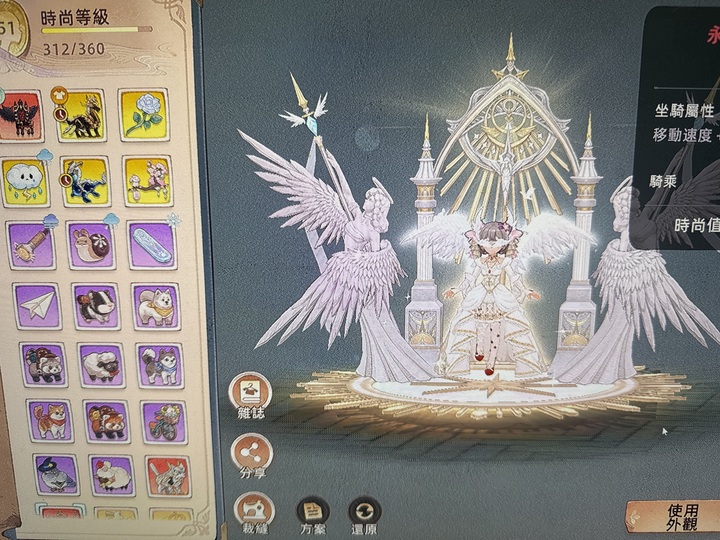The width and height of the screenshot is (720, 540).
Task: Pick the snail mount slot
Action: click(x=91, y=244)
